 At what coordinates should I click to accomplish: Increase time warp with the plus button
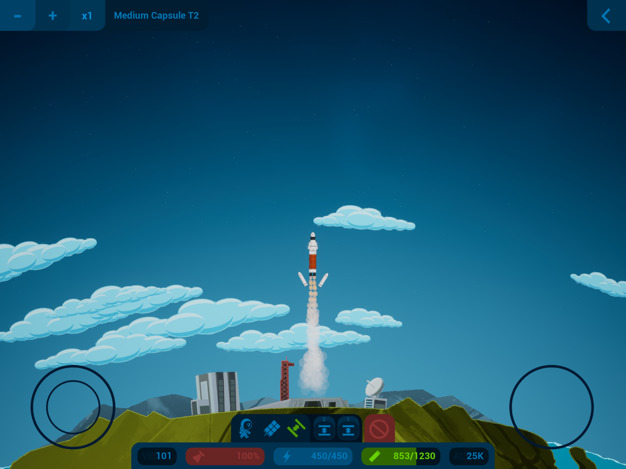pyautogui.click(x=52, y=16)
